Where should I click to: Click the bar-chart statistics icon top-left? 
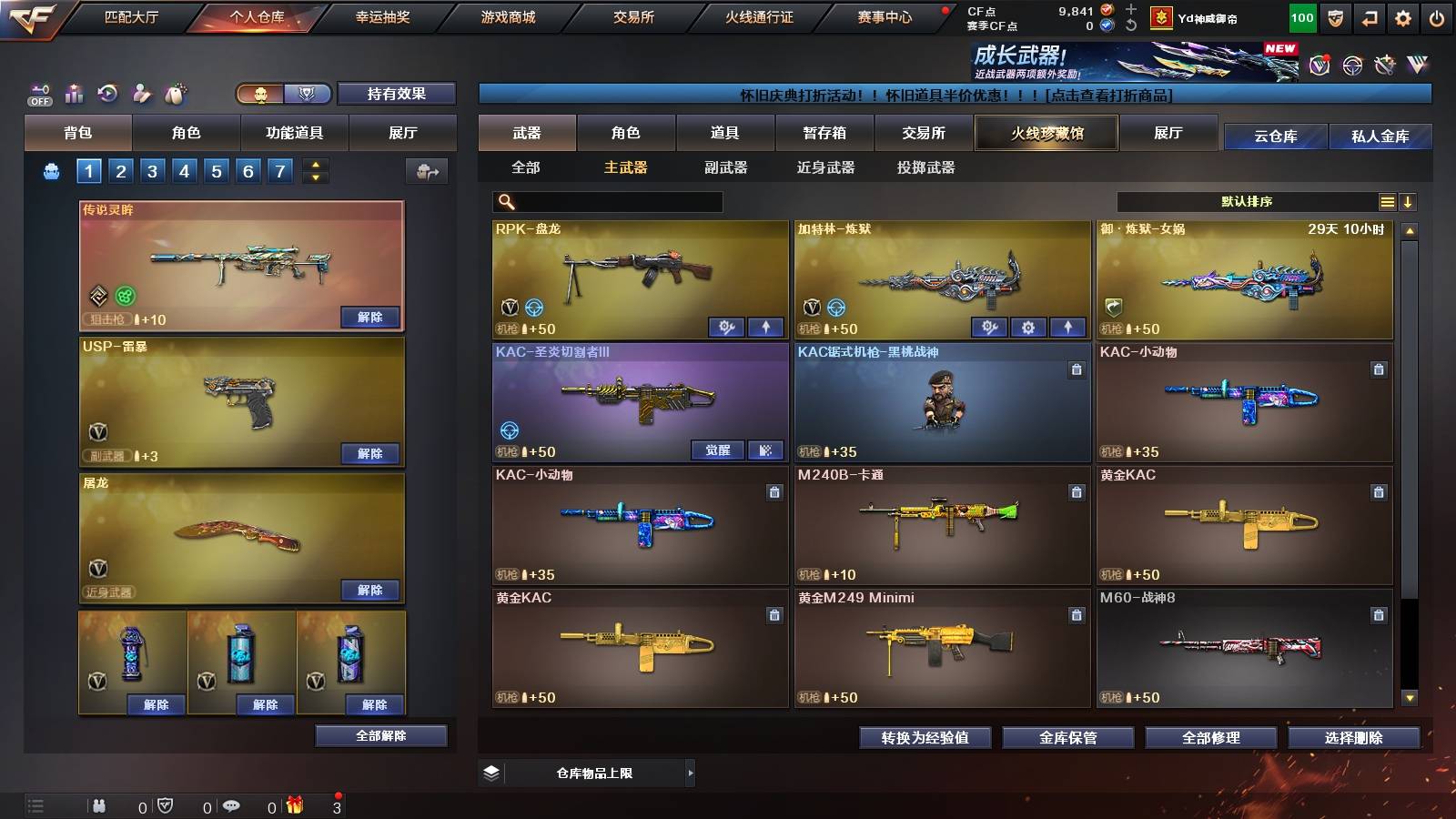(74, 93)
